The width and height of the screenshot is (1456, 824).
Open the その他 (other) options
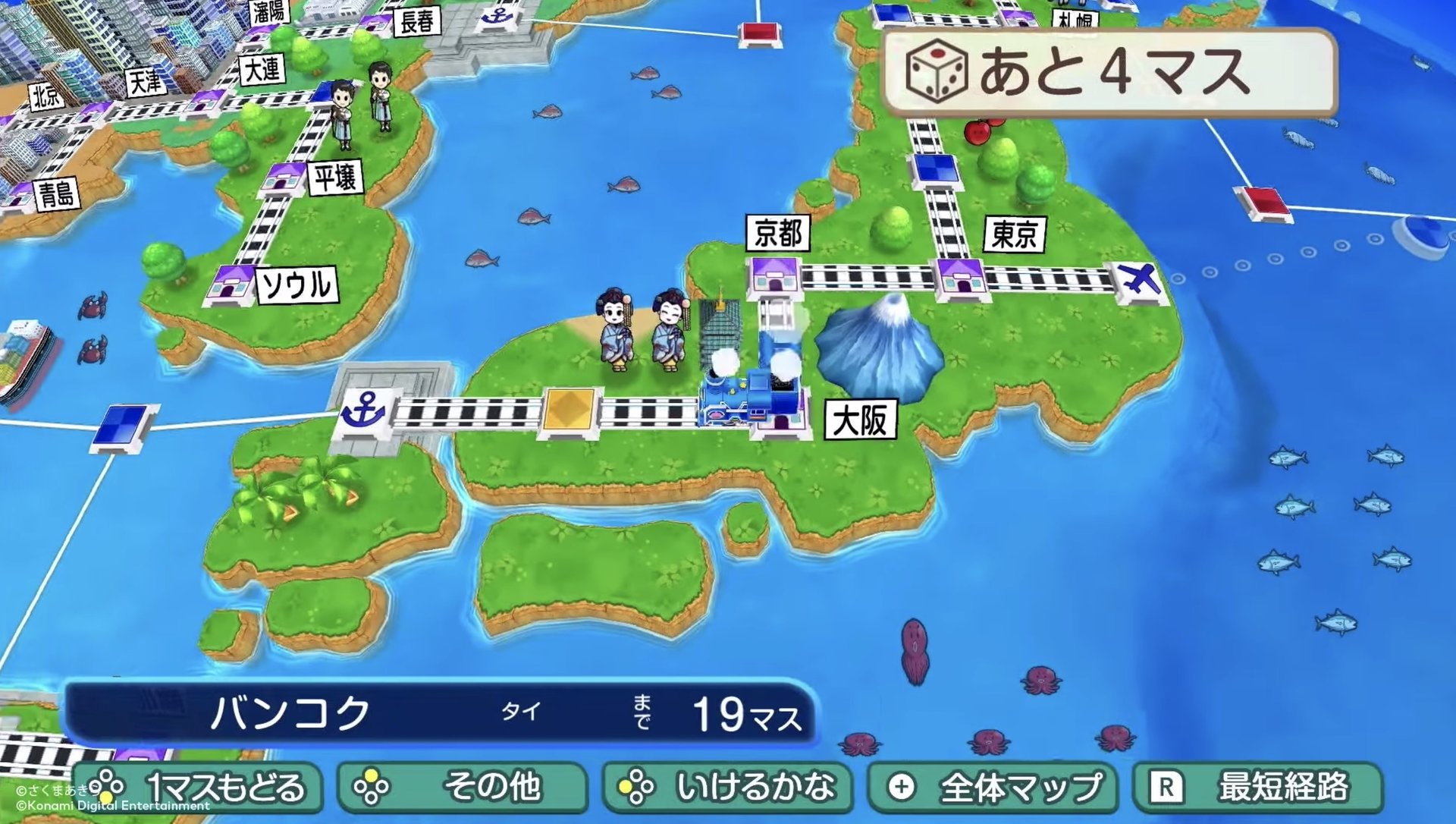pyautogui.click(x=463, y=787)
